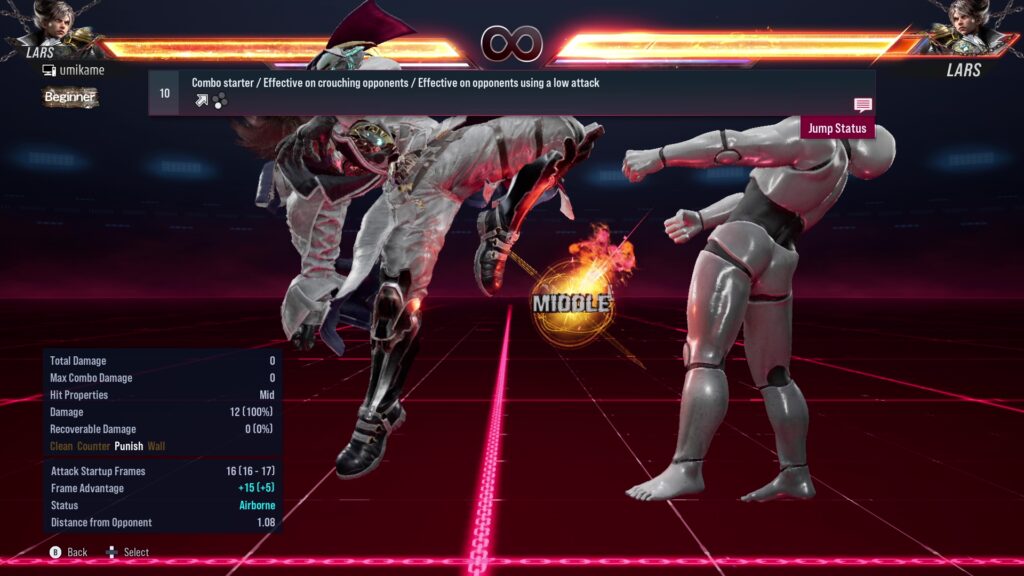
Task: Open the pink speech bubble comment icon
Action: click(x=863, y=105)
